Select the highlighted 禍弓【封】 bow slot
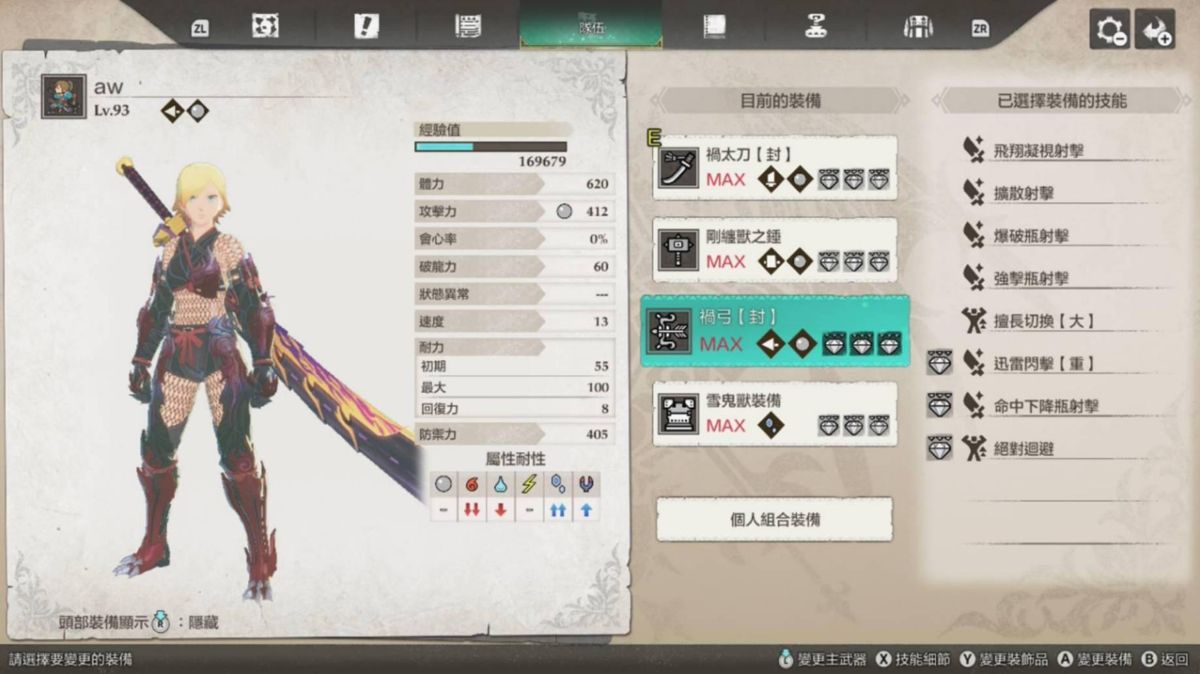Screen dimensions: 1200x674 click(775, 331)
